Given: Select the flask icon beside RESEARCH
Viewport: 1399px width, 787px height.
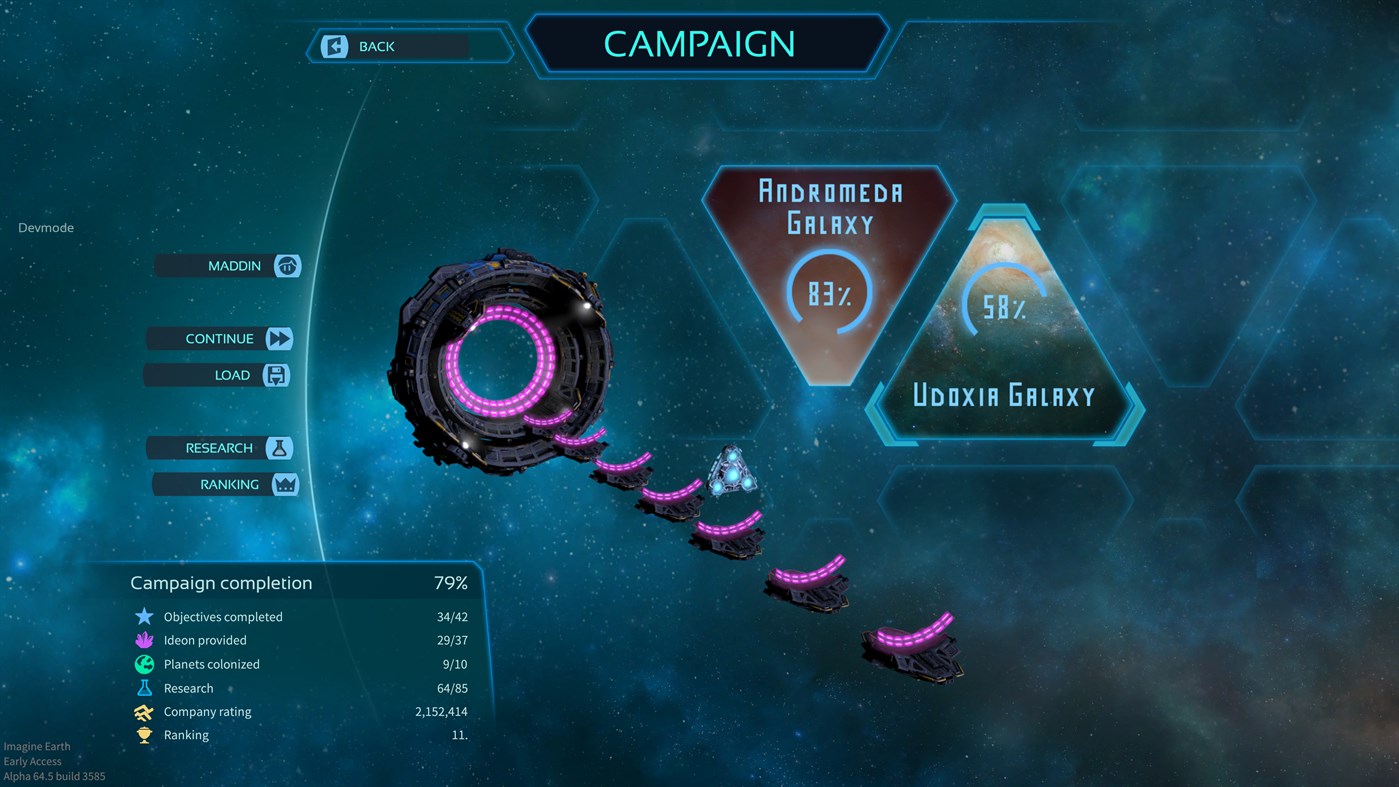Looking at the screenshot, I should click(x=279, y=447).
